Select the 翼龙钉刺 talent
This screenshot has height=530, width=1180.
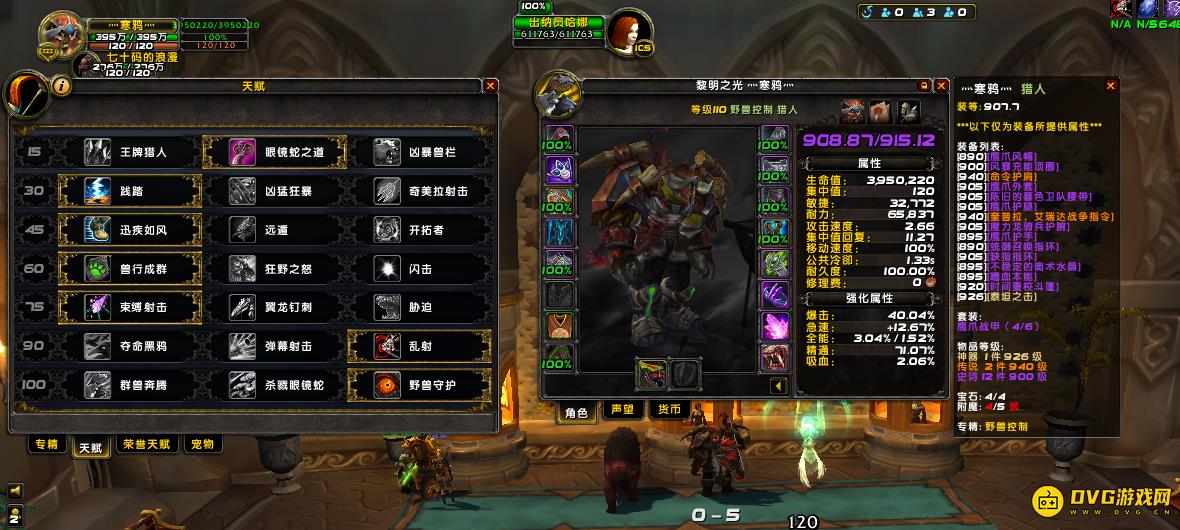(x=274, y=307)
